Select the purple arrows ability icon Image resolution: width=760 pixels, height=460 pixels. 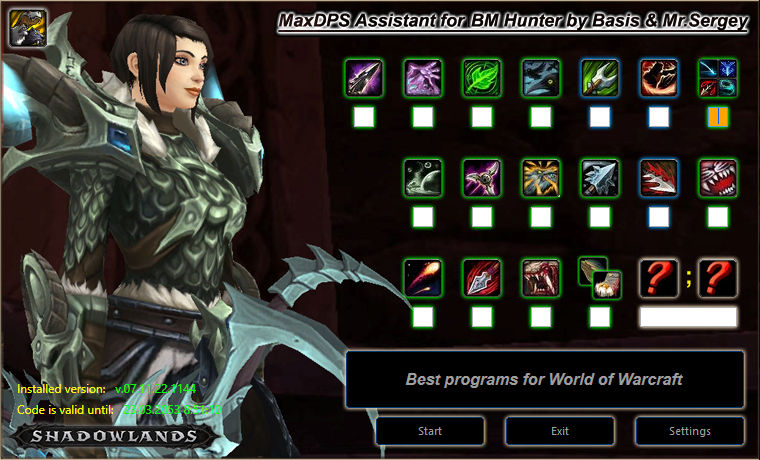423,77
